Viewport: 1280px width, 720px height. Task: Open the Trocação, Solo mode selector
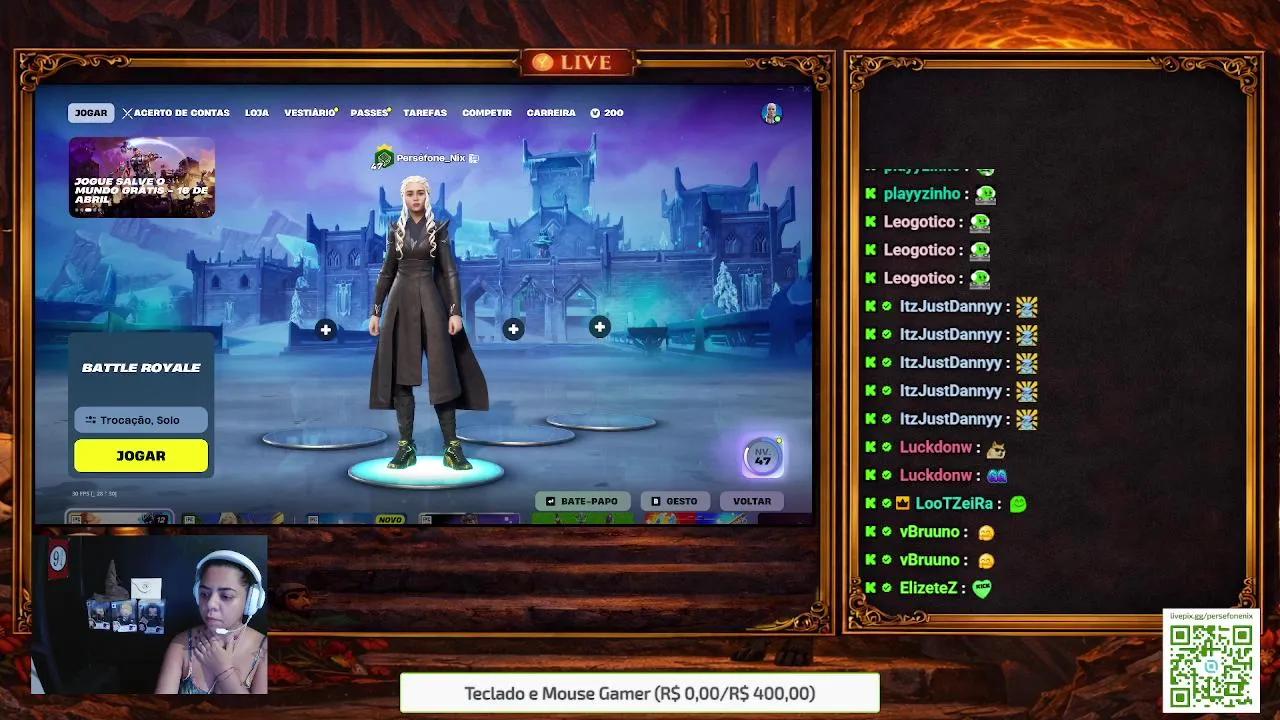141,420
